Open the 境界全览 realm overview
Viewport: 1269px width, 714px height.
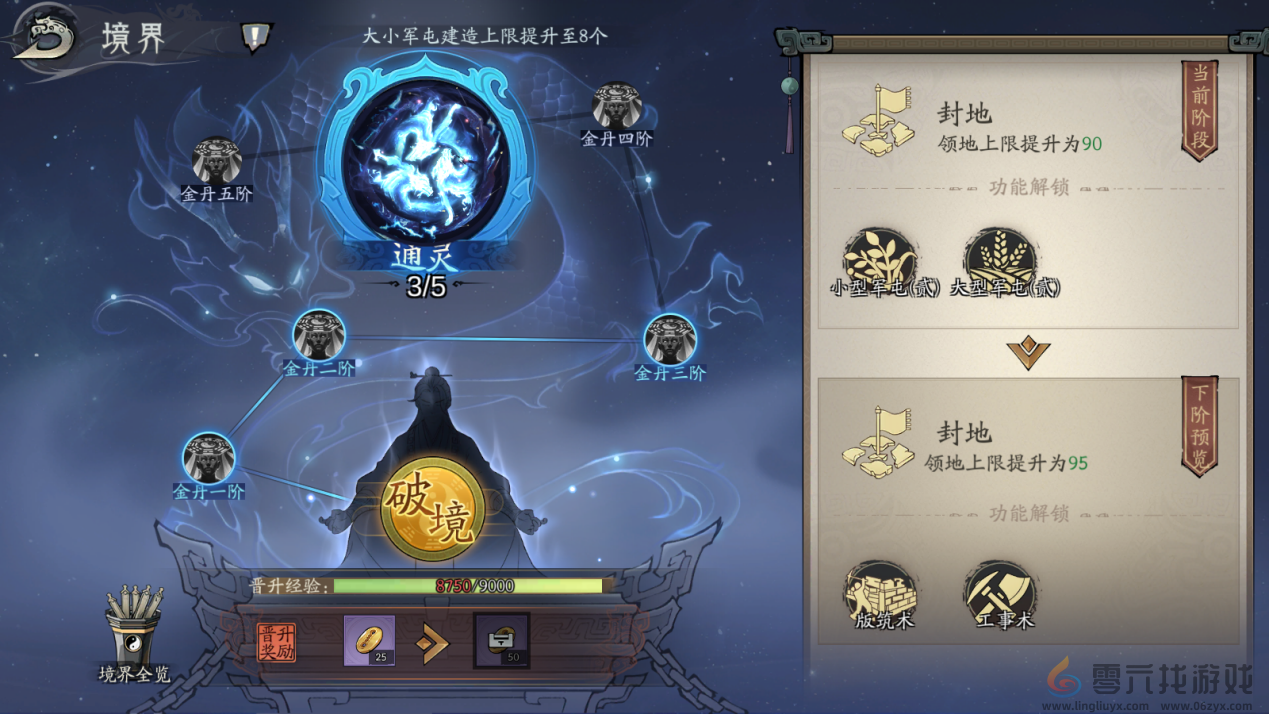[x=134, y=632]
